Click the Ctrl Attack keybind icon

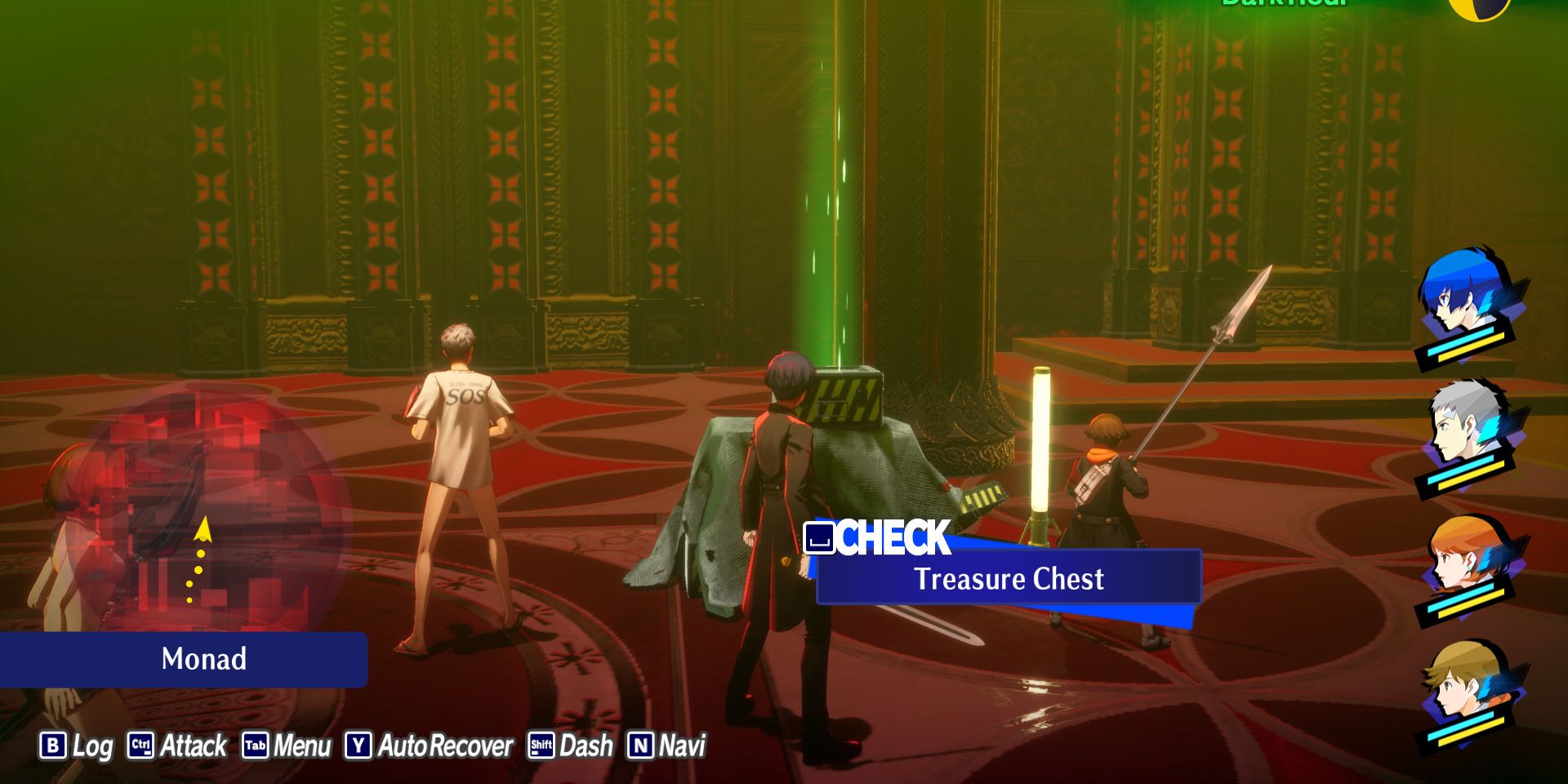[x=139, y=746]
